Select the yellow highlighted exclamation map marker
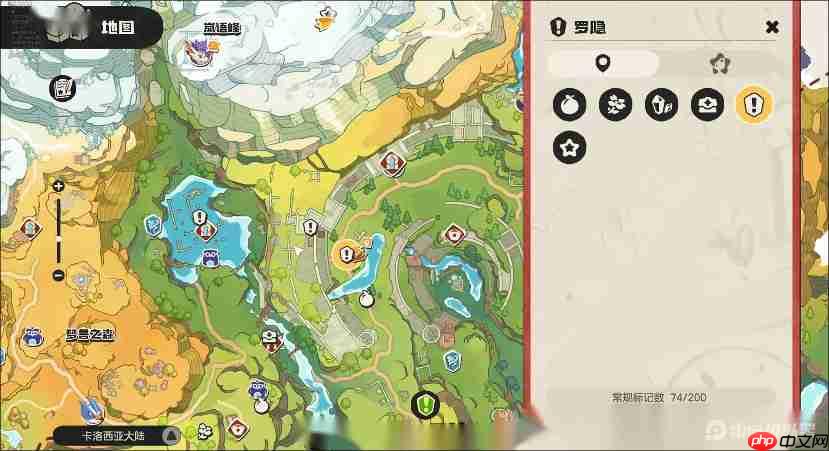Screen dimensions: 829x451 (347, 255)
